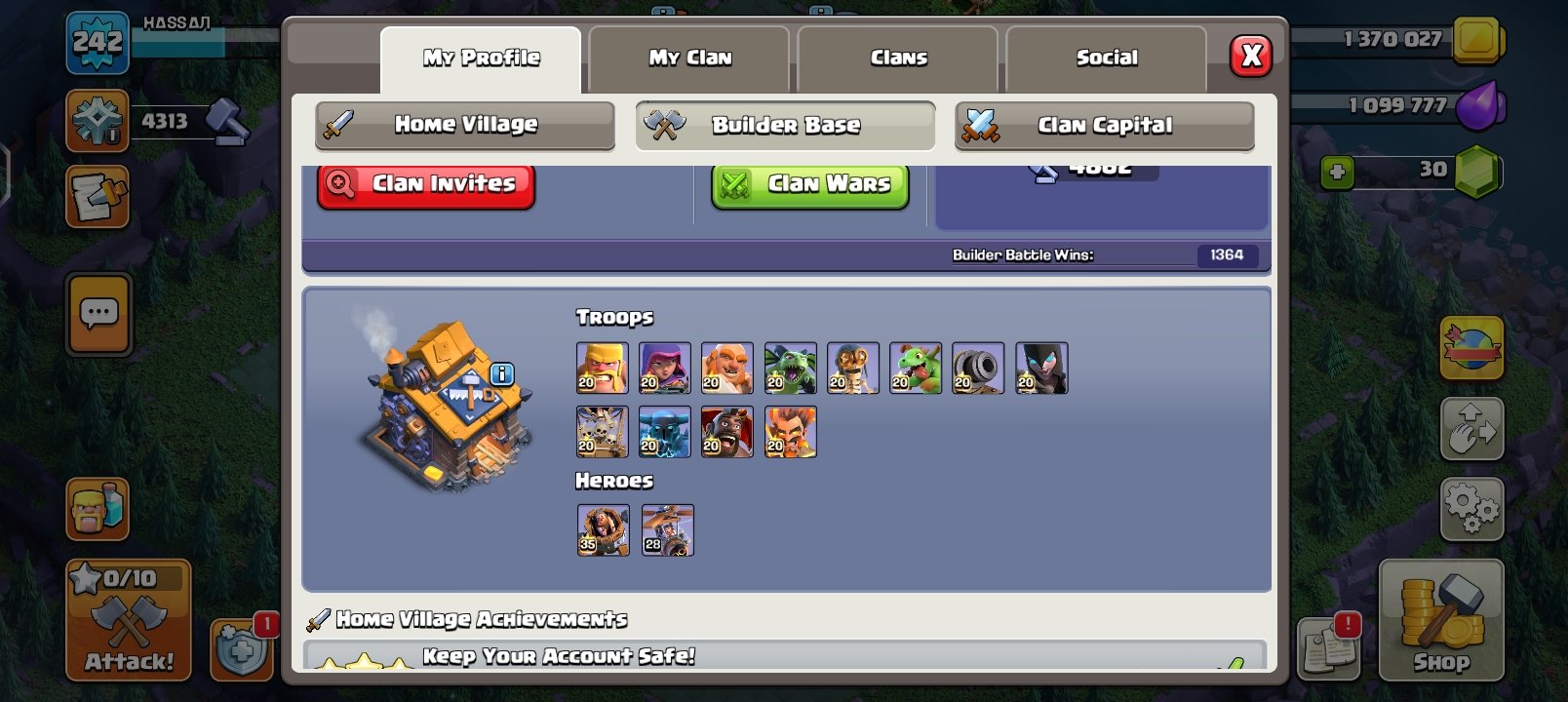Toggle the shield boost icon above Attack

(243, 646)
